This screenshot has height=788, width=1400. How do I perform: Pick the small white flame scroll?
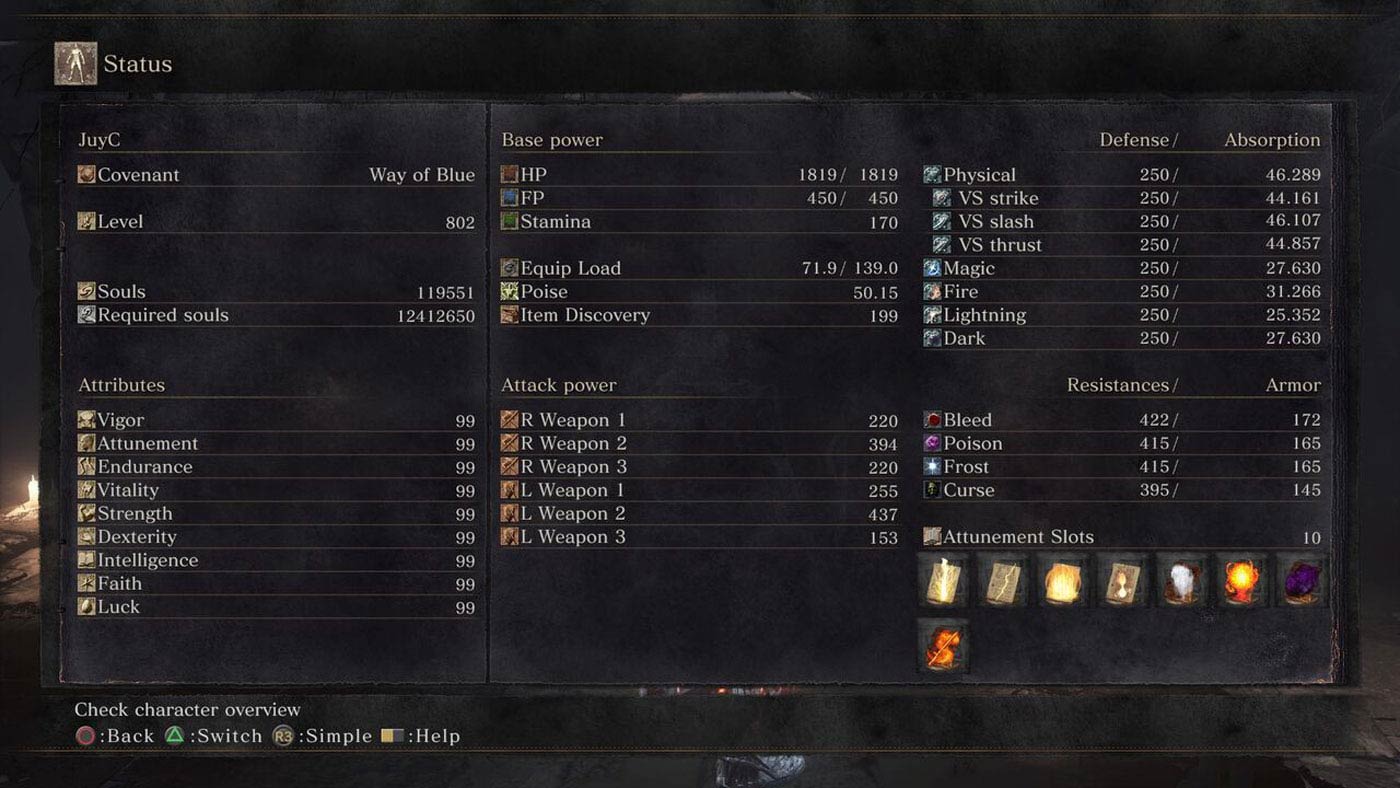coord(1122,581)
